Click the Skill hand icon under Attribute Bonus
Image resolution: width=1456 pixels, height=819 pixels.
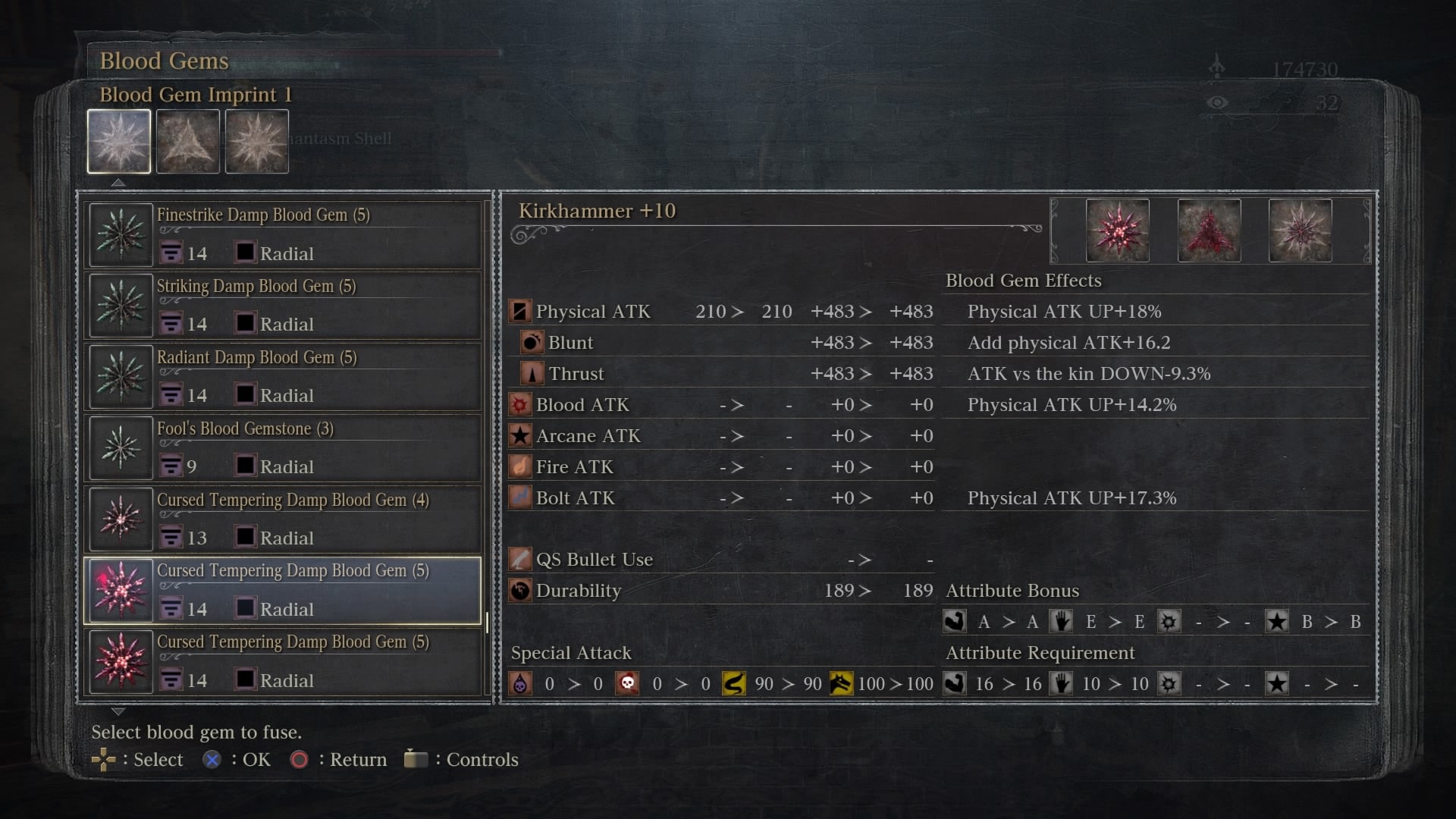click(x=1061, y=621)
